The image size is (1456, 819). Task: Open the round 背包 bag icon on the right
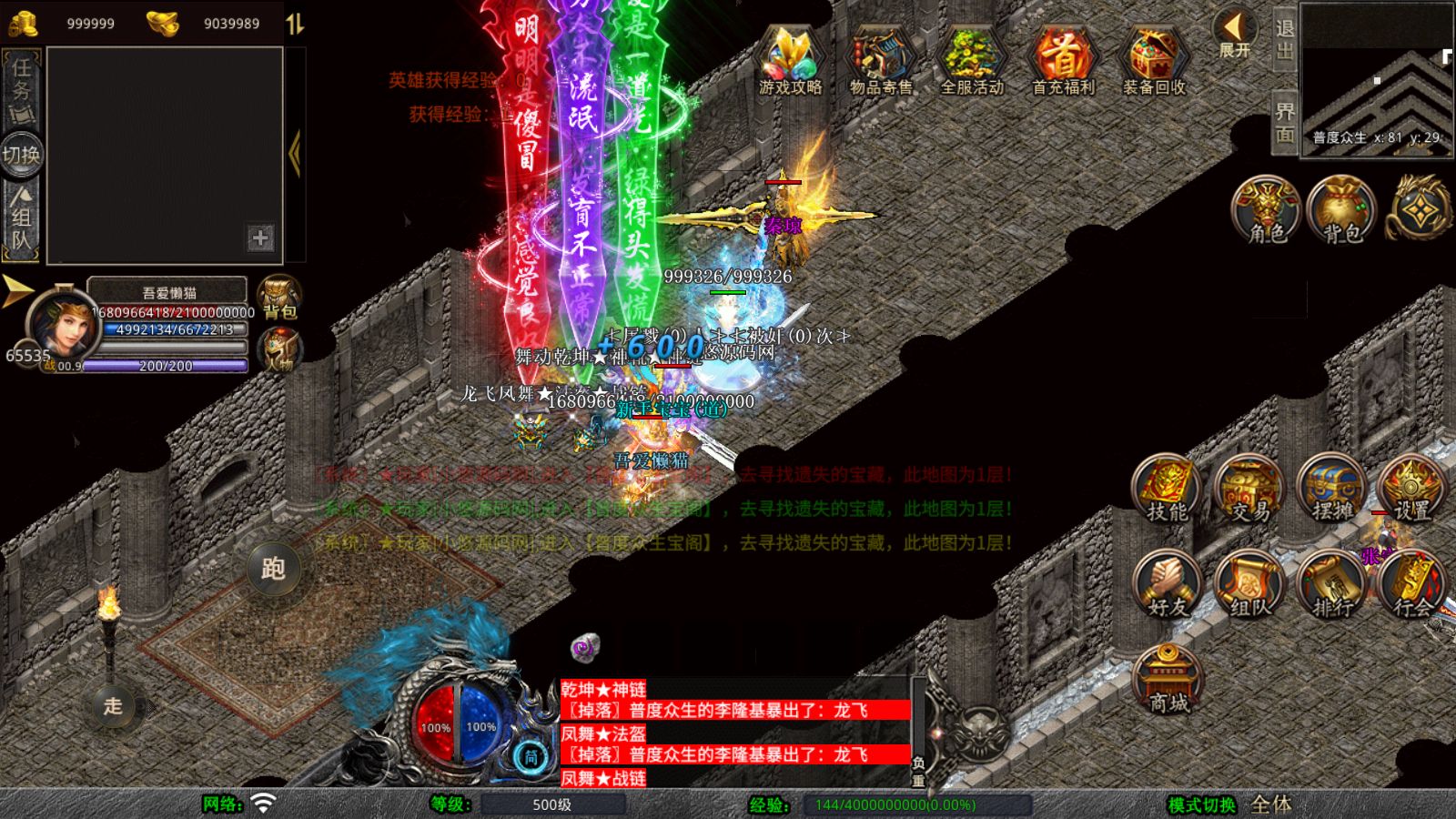[1342, 211]
